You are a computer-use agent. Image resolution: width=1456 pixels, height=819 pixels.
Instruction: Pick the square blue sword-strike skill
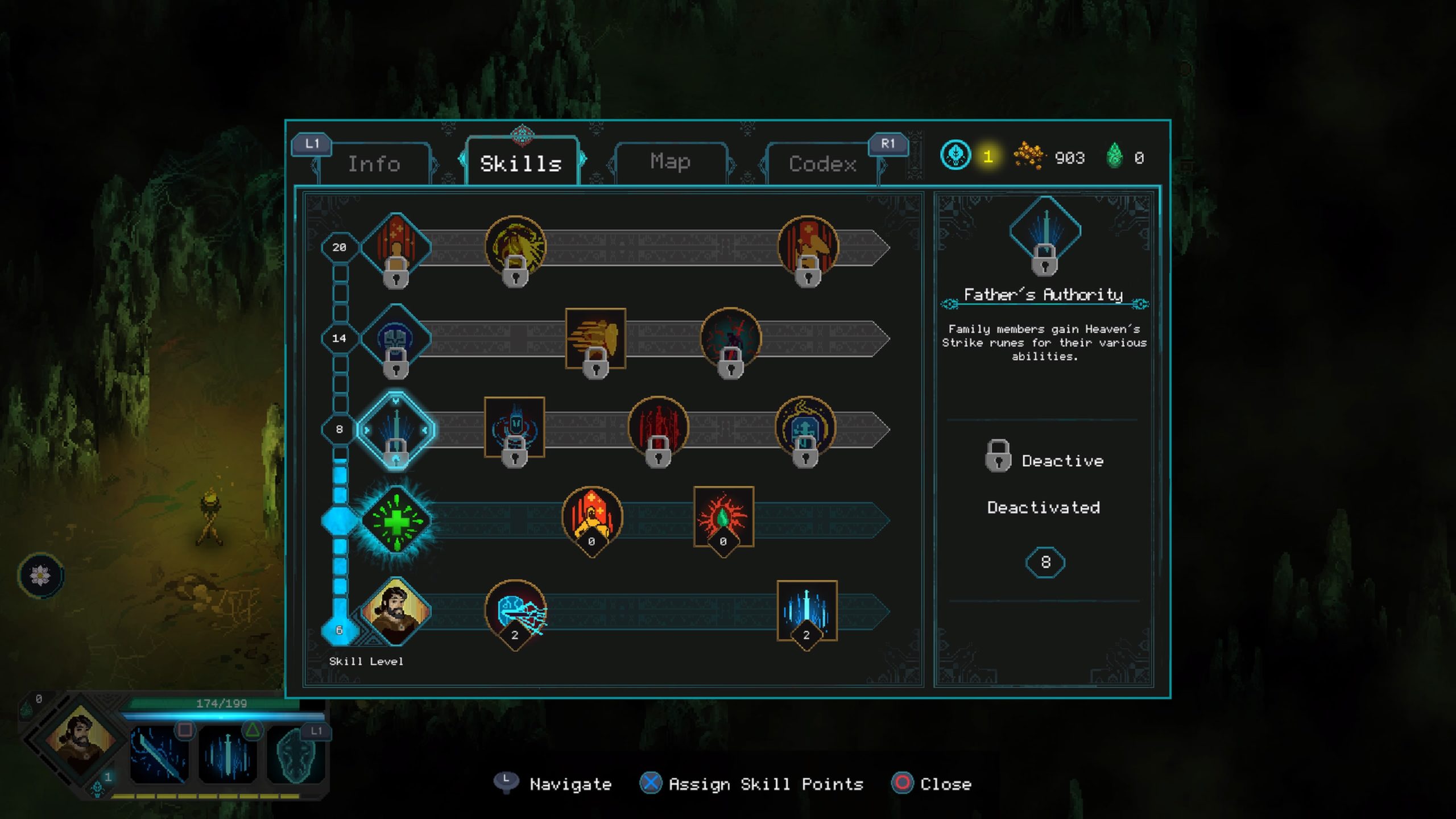(806, 610)
